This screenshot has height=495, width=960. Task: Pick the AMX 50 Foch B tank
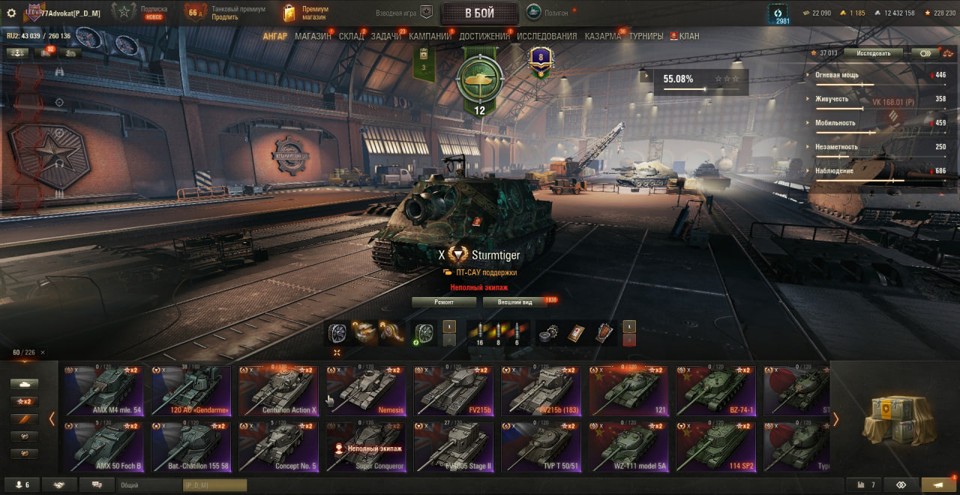pos(103,447)
